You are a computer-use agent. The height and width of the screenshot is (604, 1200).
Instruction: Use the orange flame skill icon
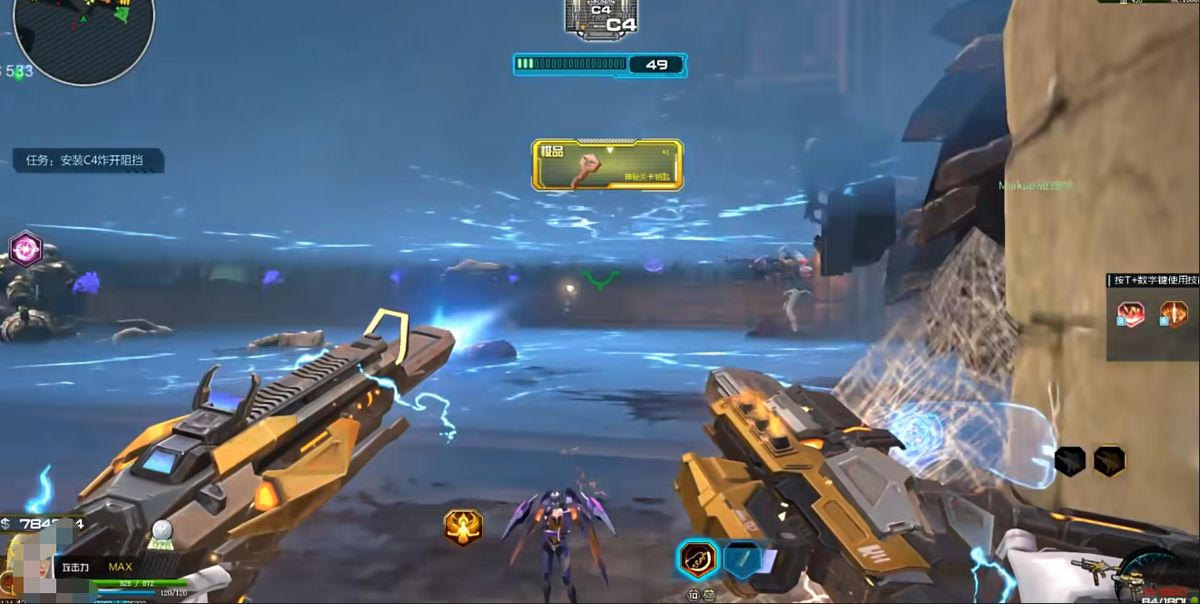point(1172,315)
